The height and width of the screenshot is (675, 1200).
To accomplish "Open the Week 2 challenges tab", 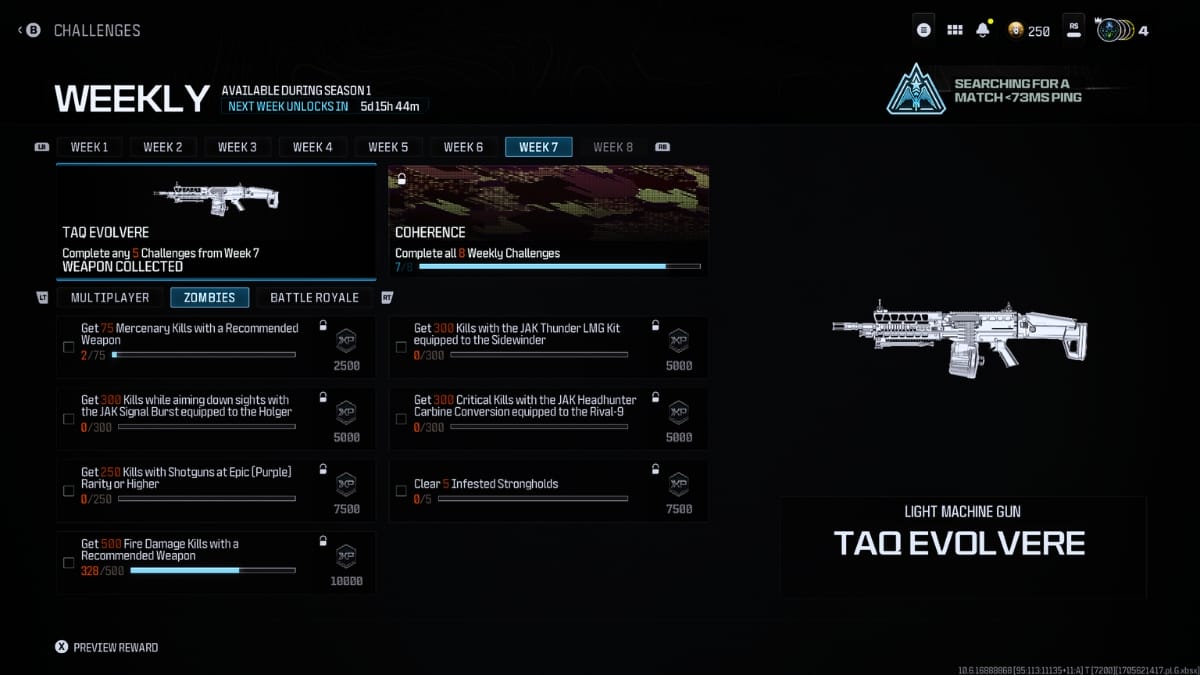I will 163,147.
